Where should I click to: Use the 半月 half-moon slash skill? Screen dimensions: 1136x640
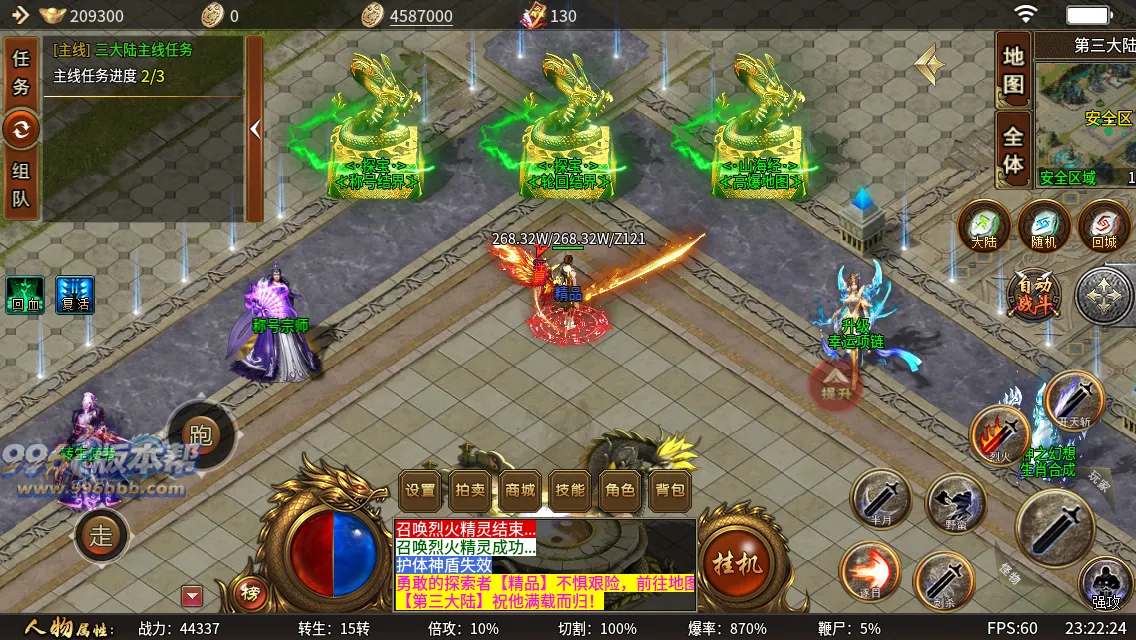coord(881,499)
